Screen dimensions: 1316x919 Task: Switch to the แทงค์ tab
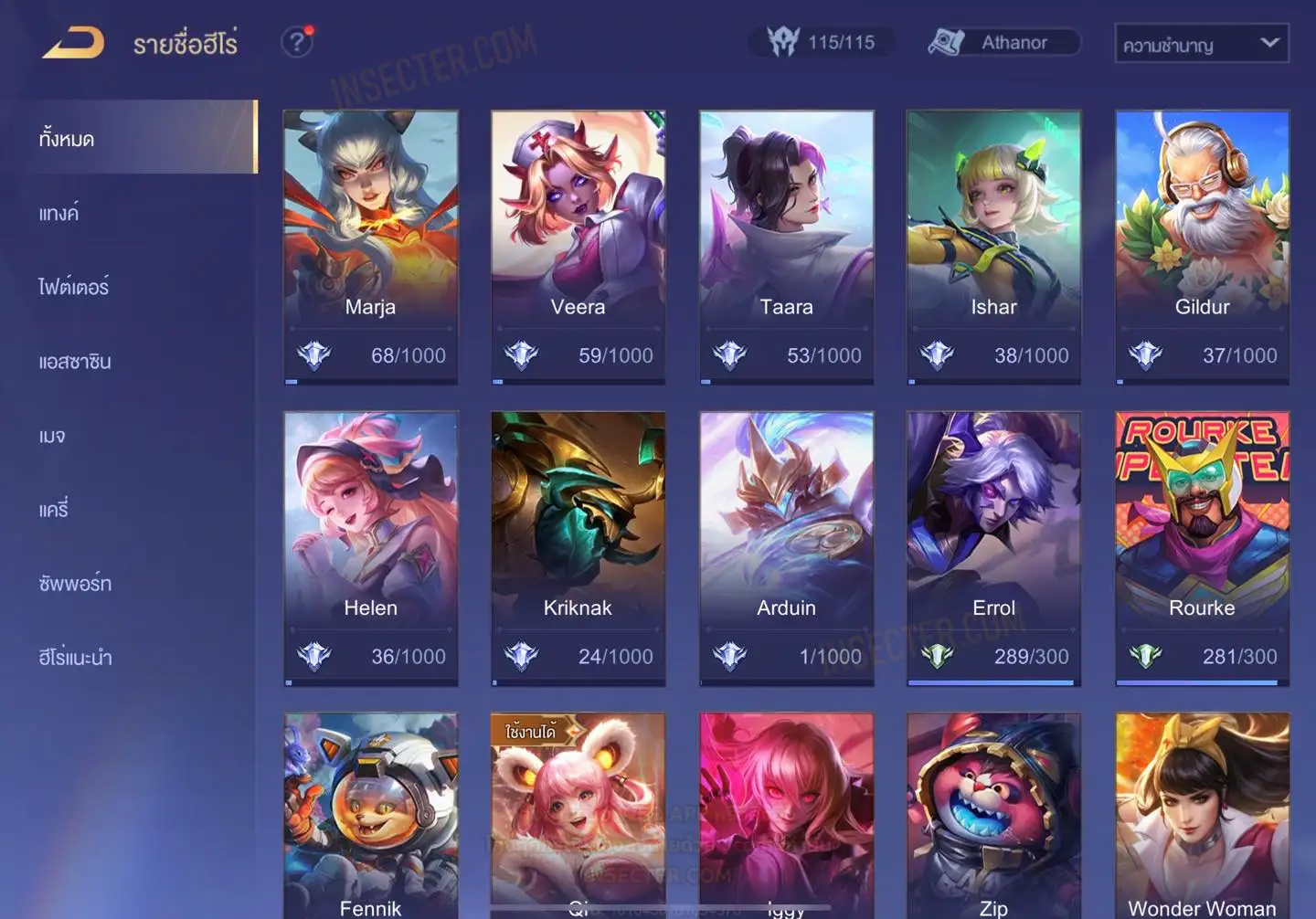[x=59, y=213]
